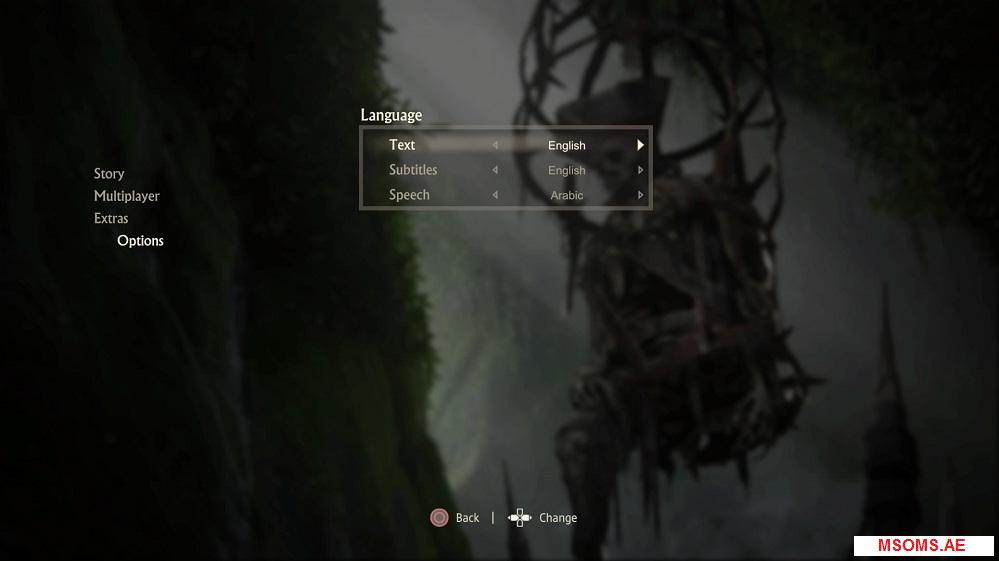Image resolution: width=999 pixels, height=561 pixels.
Task: Click the right arrow for Text language
Action: [640, 145]
